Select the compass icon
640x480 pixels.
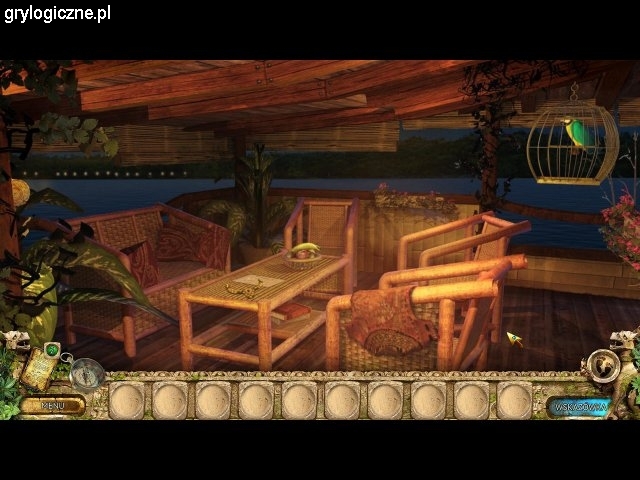[87, 373]
